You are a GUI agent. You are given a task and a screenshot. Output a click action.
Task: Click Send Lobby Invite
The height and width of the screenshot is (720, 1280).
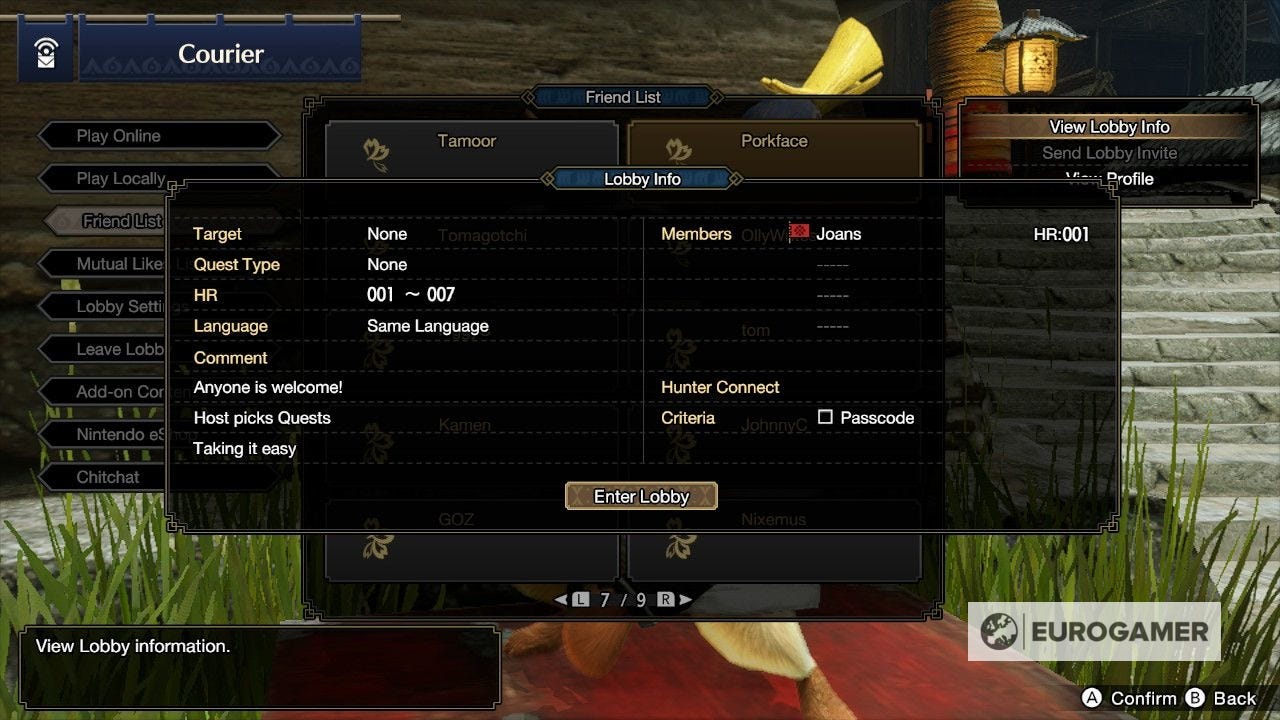coord(1110,152)
